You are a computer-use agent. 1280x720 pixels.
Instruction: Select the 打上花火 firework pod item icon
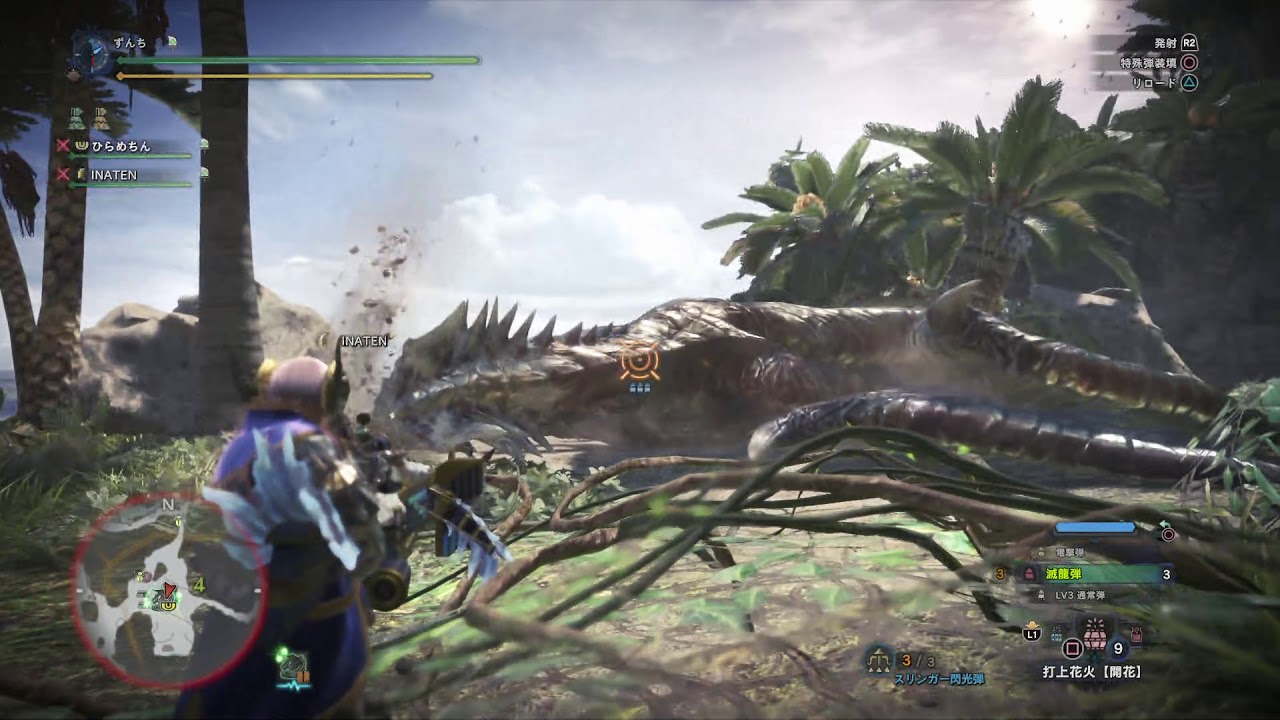pos(1093,636)
